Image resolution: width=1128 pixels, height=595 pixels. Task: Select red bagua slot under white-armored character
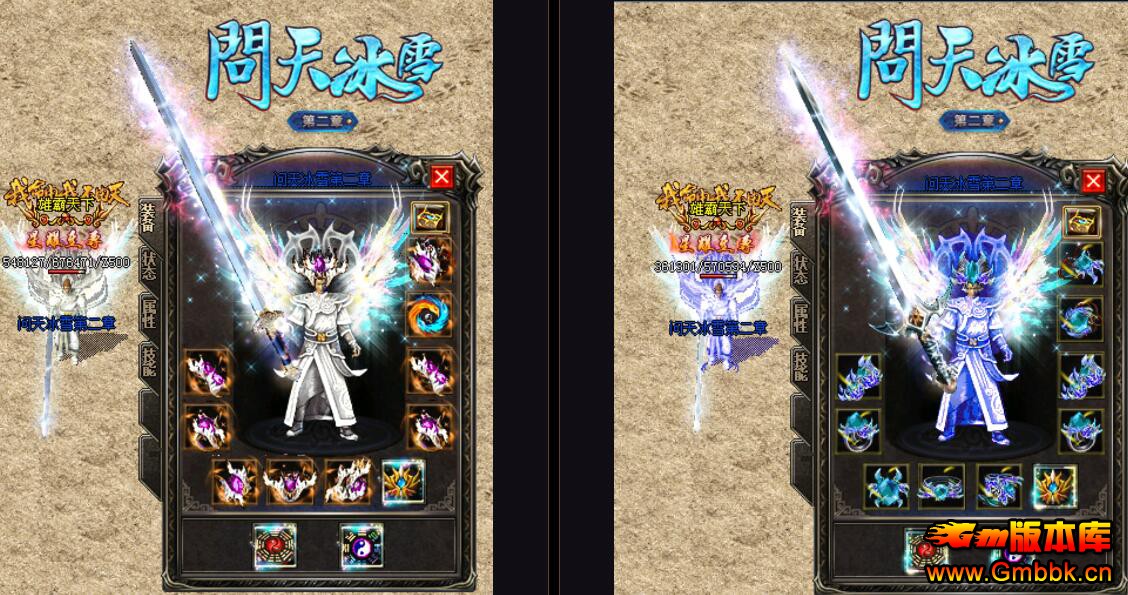tap(274, 546)
